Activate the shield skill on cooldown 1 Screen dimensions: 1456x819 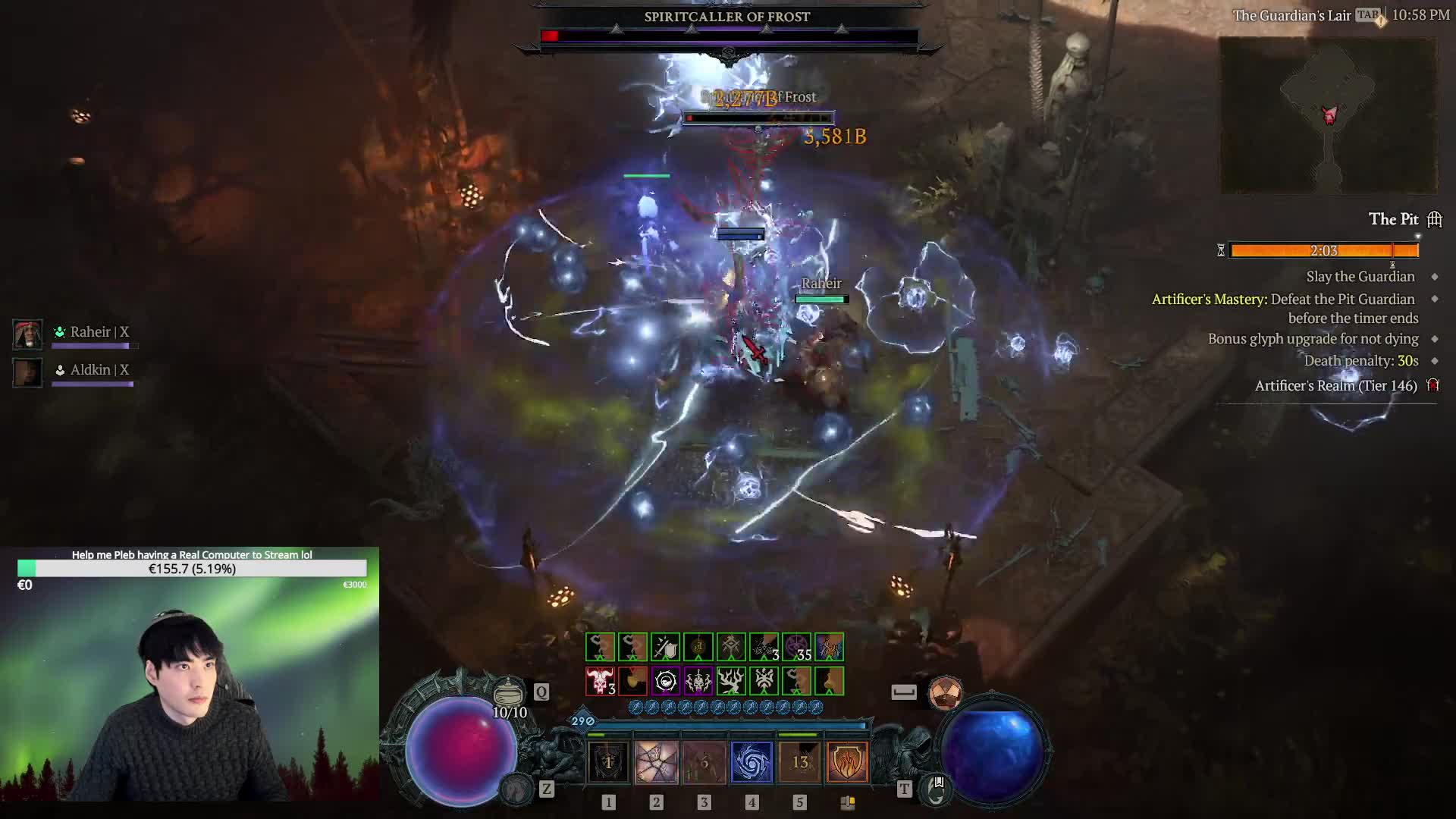pos(608,761)
